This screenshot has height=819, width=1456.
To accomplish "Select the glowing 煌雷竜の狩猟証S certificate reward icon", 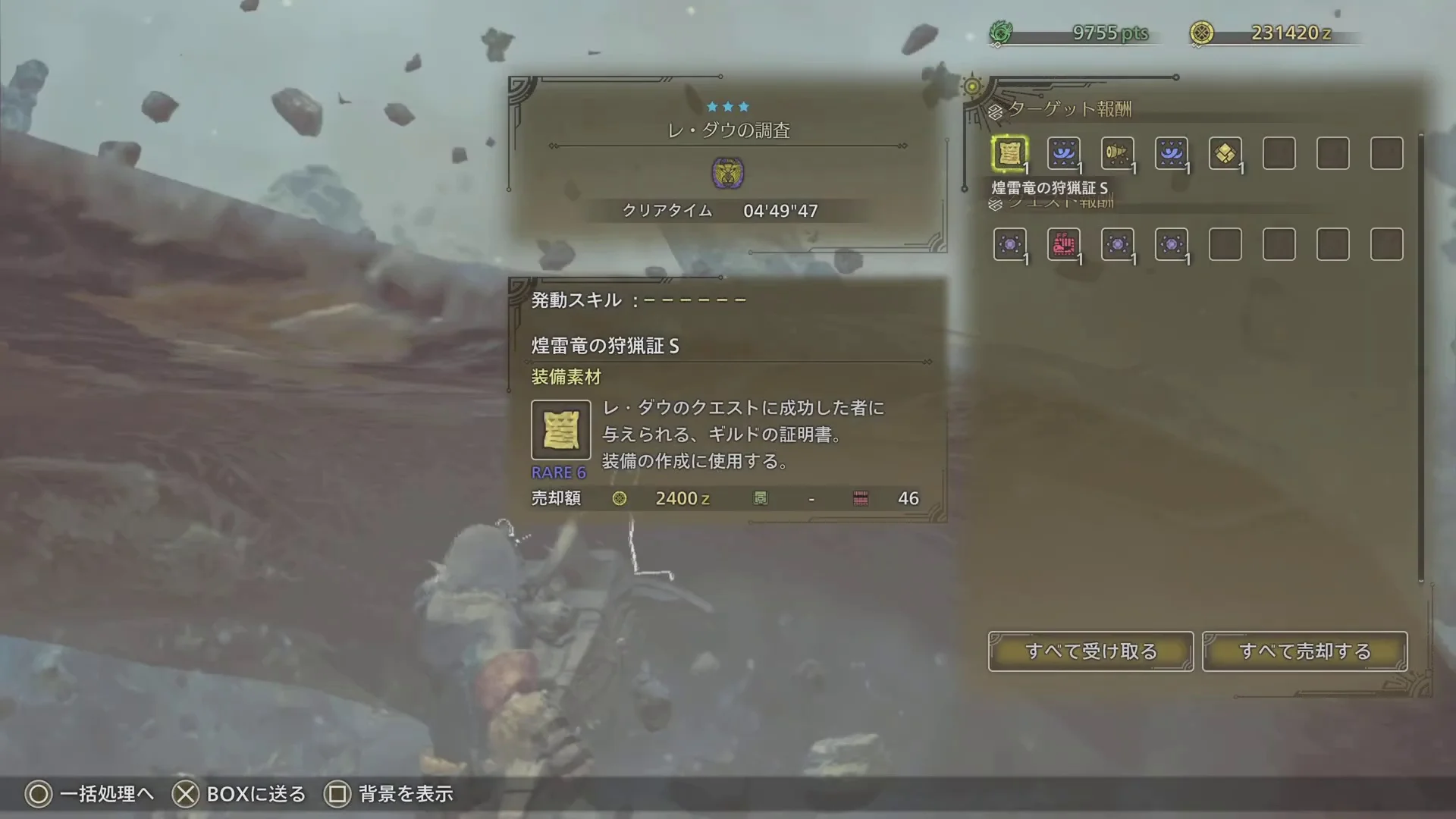I will [1010, 154].
